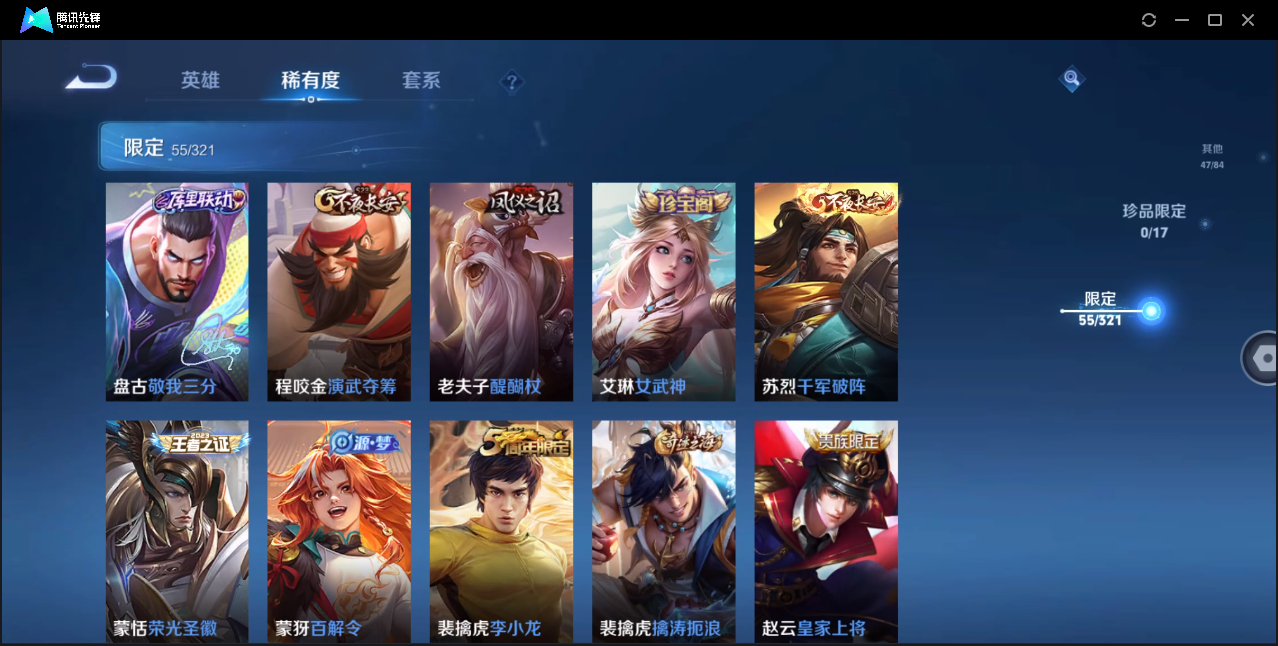Maximize the Tencent emulator window
1278x646 pixels.
point(1215,20)
